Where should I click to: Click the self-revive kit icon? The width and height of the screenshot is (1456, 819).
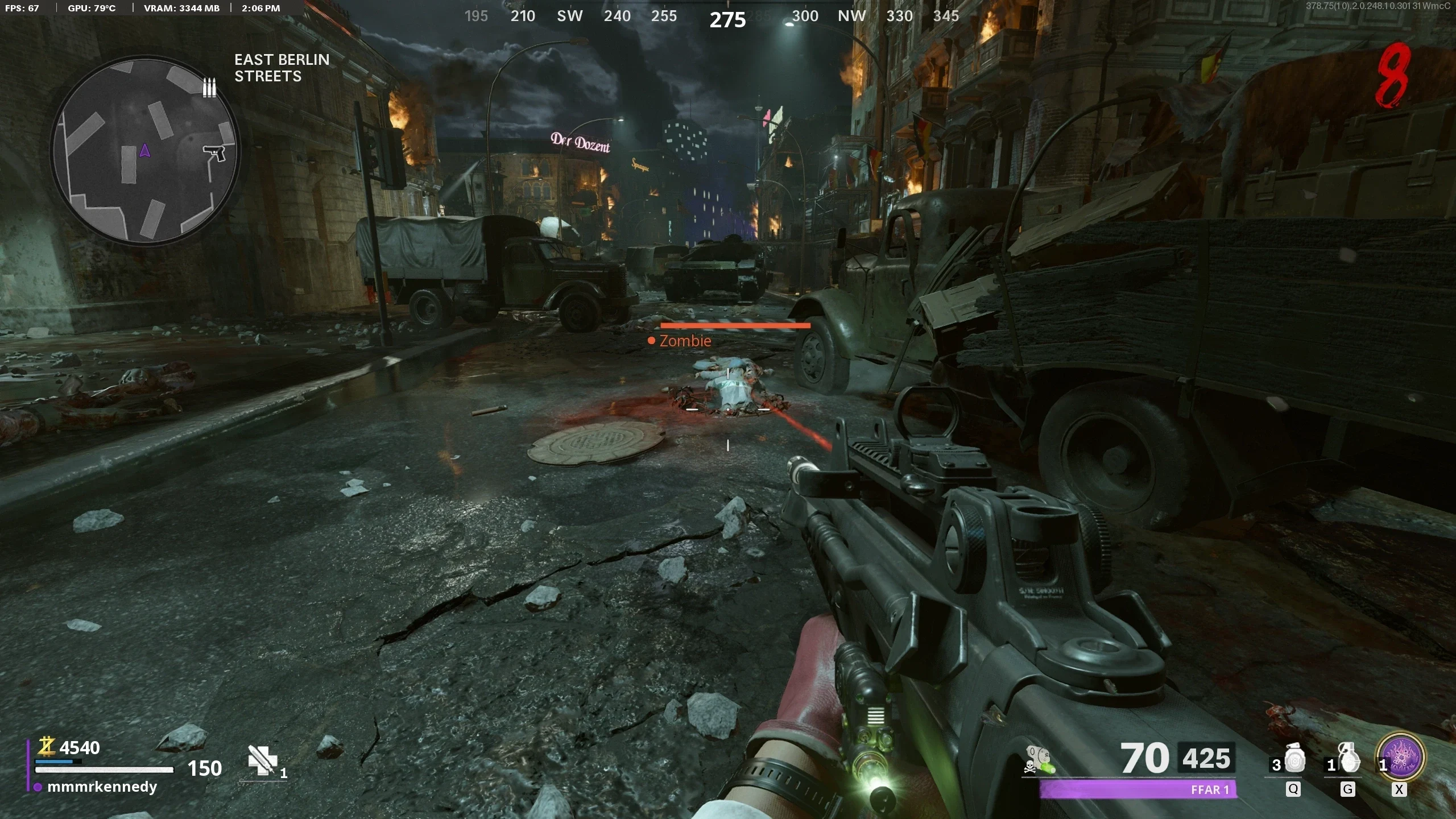click(262, 760)
